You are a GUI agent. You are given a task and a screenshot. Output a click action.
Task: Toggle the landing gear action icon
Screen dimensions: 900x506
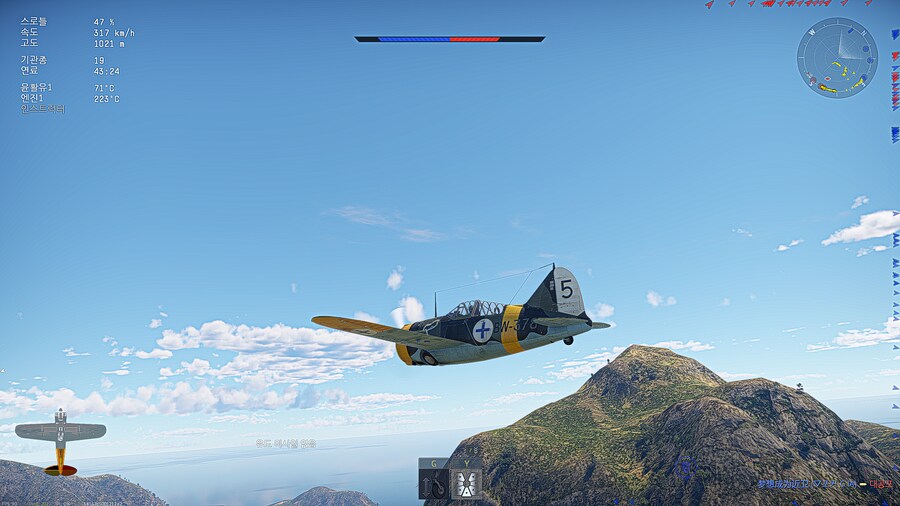click(x=434, y=484)
